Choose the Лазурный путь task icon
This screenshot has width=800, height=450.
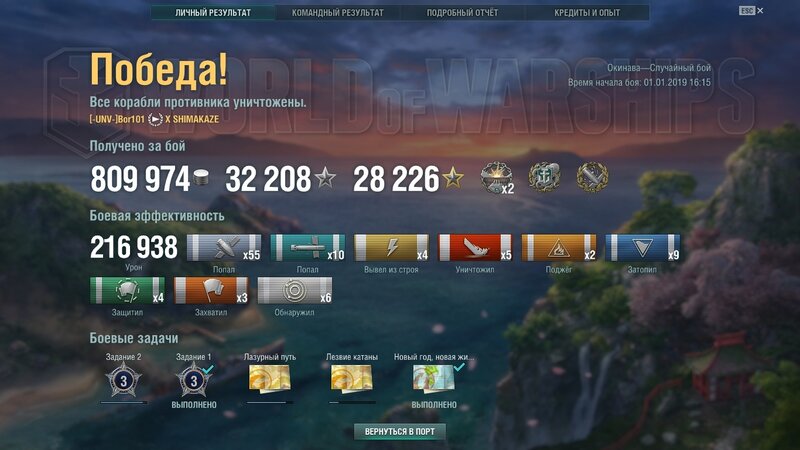pyautogui.click(x=271, y=379)
